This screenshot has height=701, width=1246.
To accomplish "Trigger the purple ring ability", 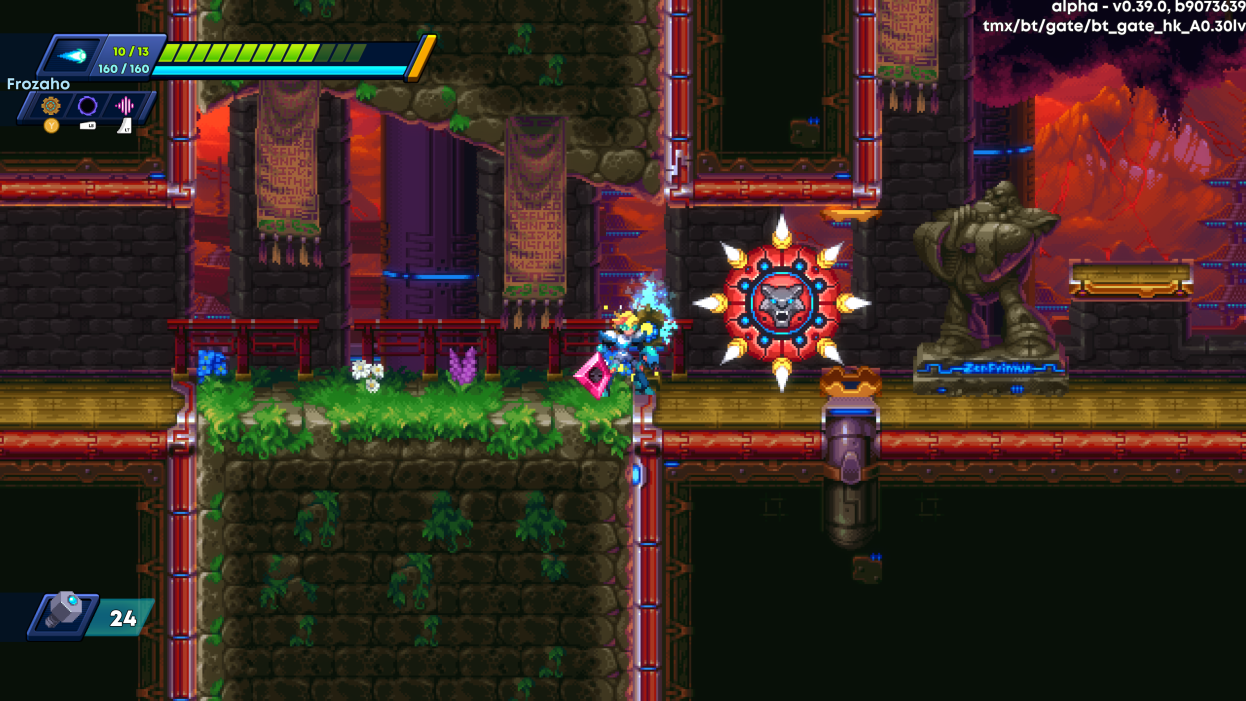I will pos(88,105).
